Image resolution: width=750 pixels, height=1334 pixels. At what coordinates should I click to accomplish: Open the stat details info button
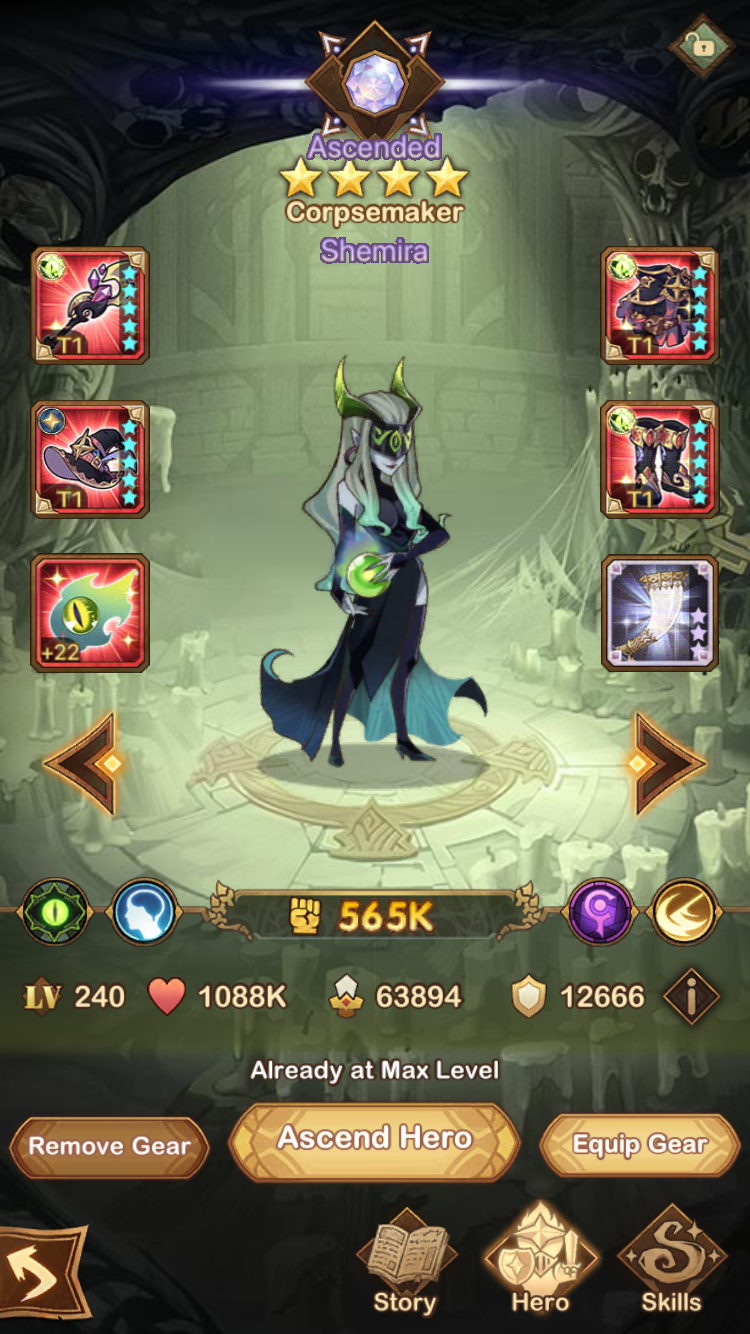click(x=691, y=996)
